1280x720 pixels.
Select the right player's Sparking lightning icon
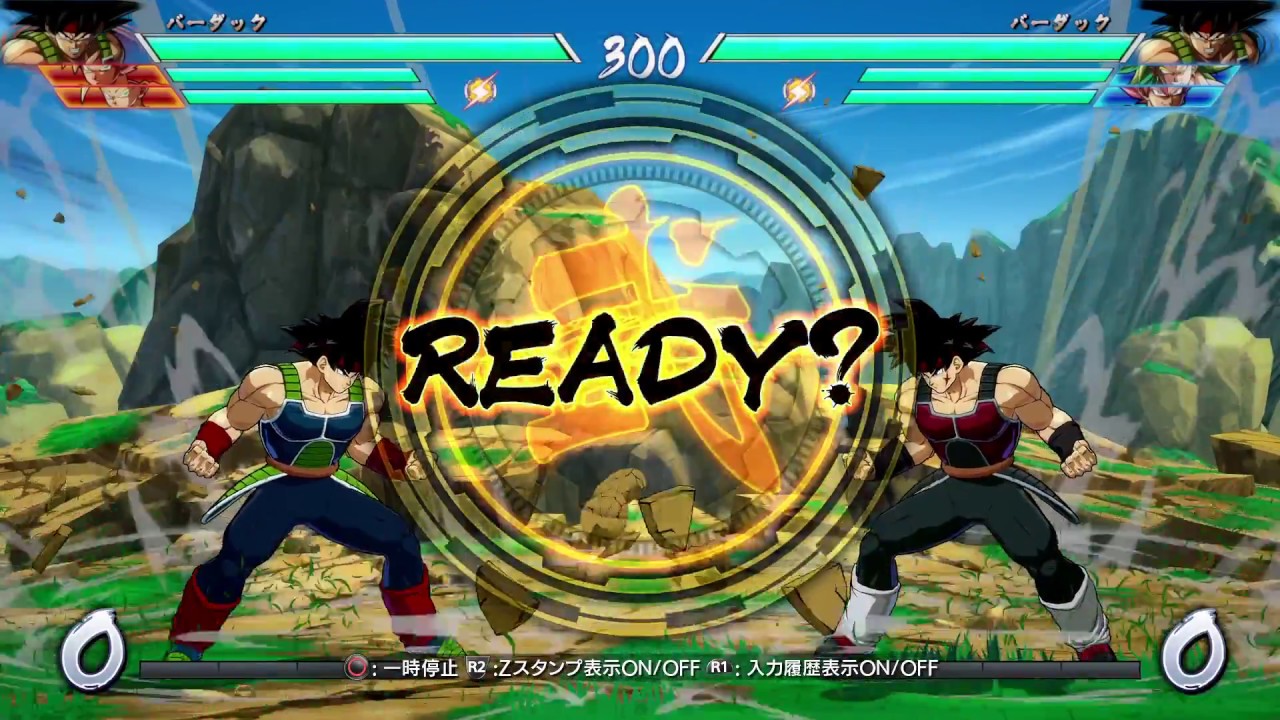[x=797, y=91]
